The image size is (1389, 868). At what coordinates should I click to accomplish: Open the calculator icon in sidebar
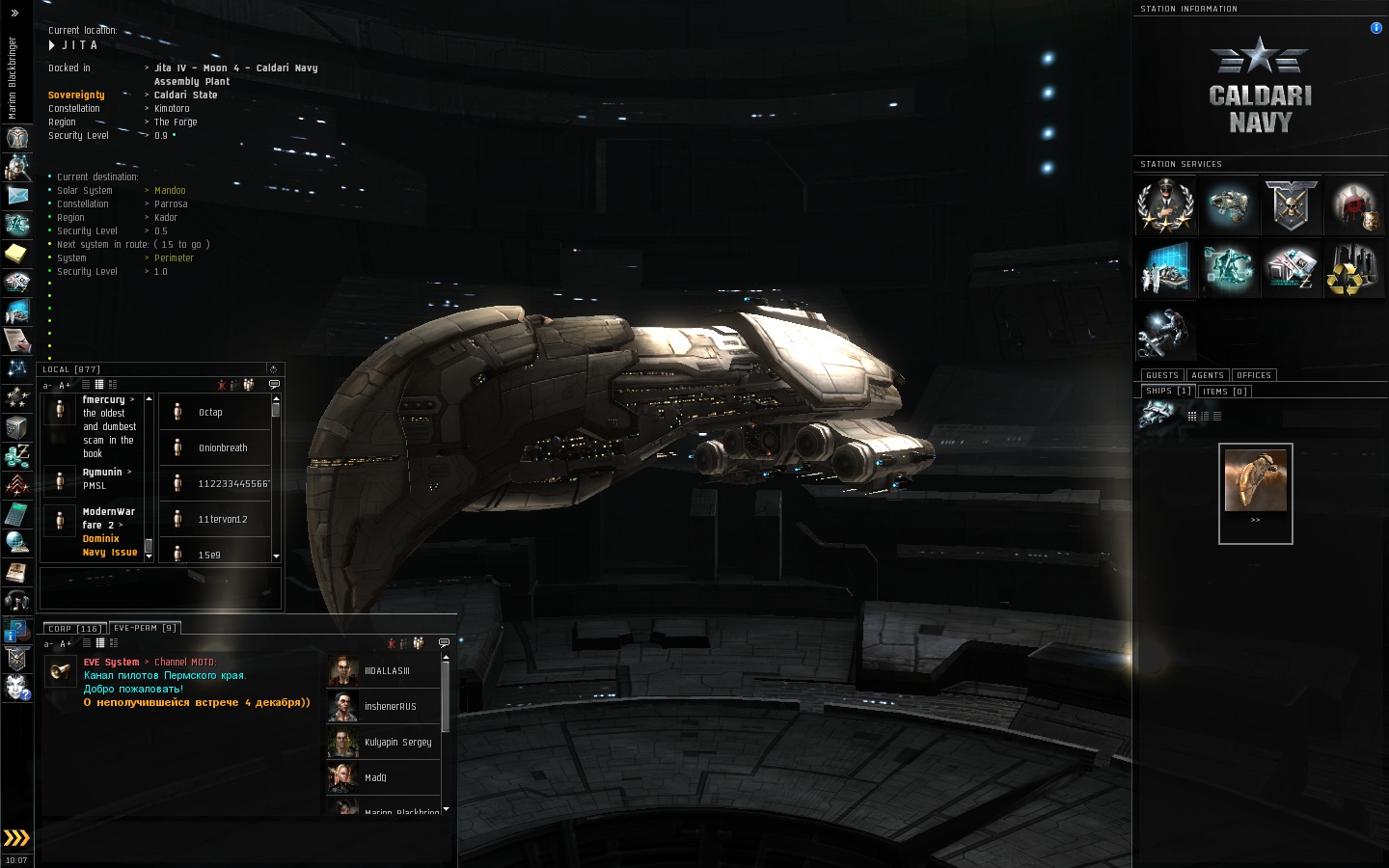point(16,513)
